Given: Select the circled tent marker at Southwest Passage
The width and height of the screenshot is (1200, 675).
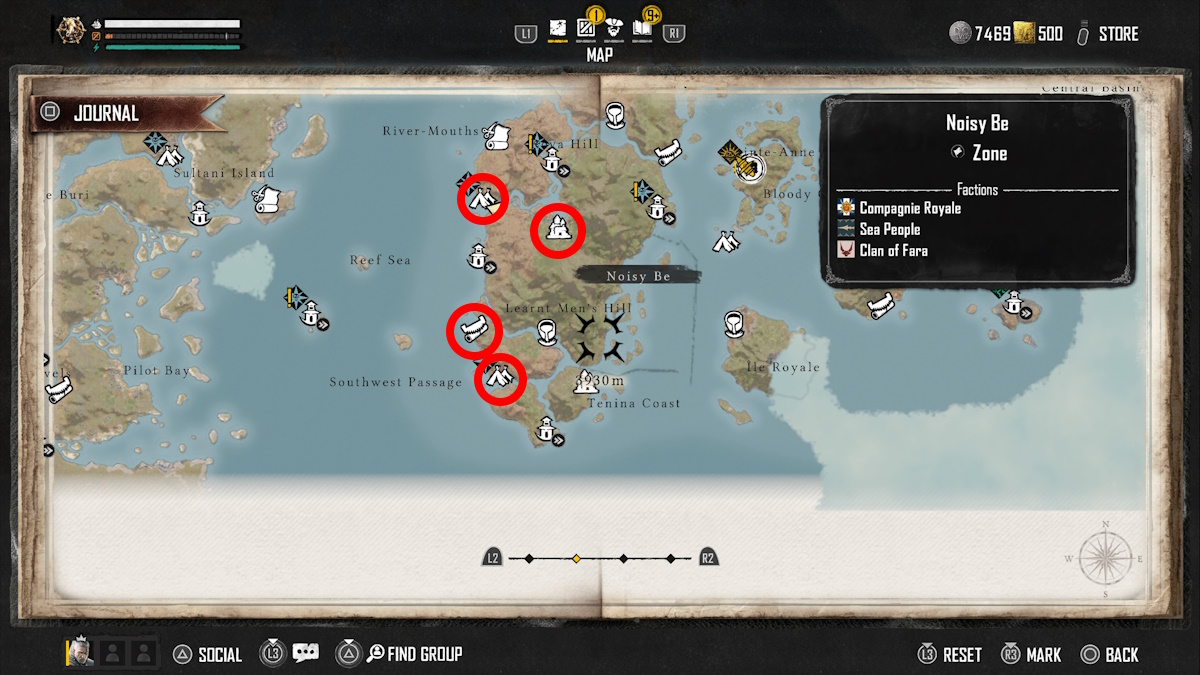Looking at the screenshot, I should pos(499,378).
